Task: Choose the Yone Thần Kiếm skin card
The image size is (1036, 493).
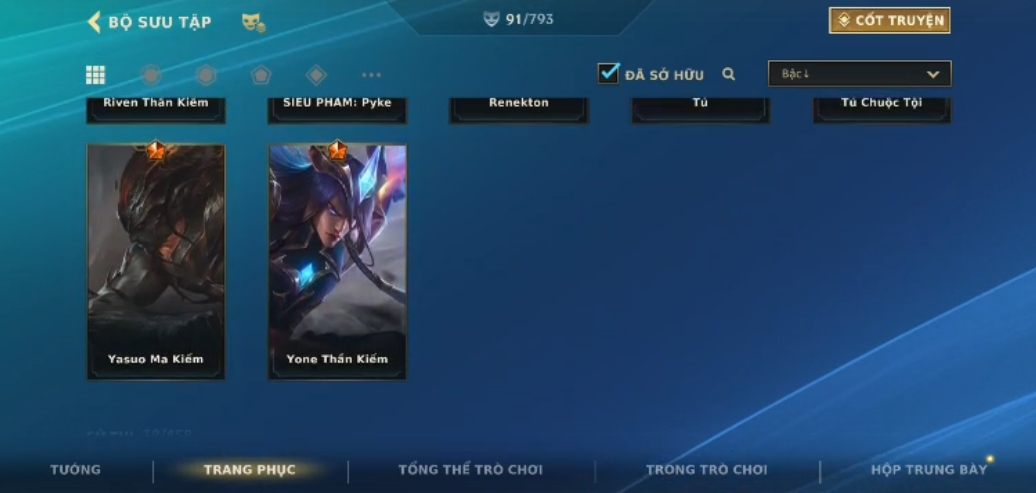Action: tap(337, 261)
